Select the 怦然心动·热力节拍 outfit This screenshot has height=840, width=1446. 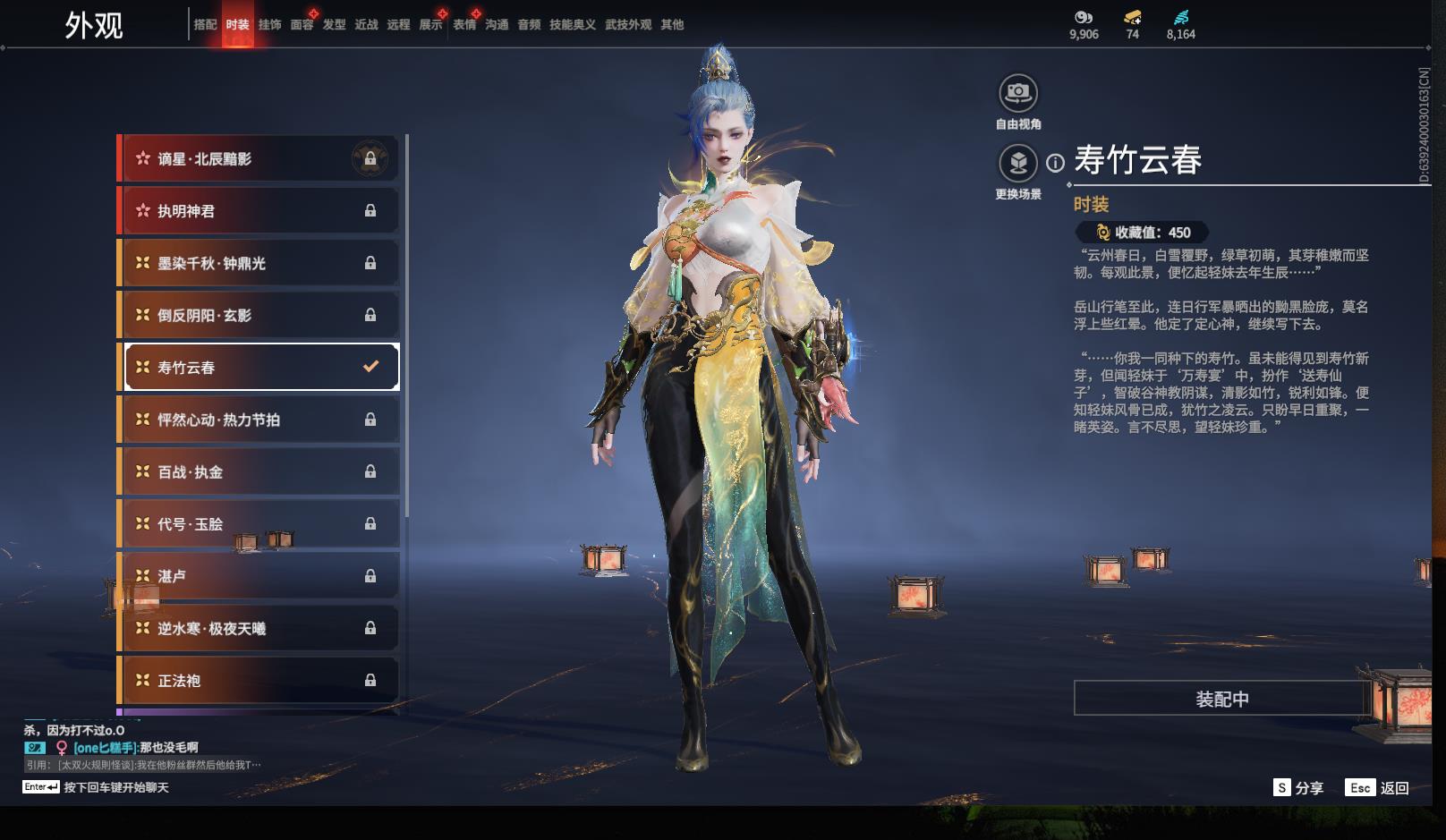click(259, 420)
